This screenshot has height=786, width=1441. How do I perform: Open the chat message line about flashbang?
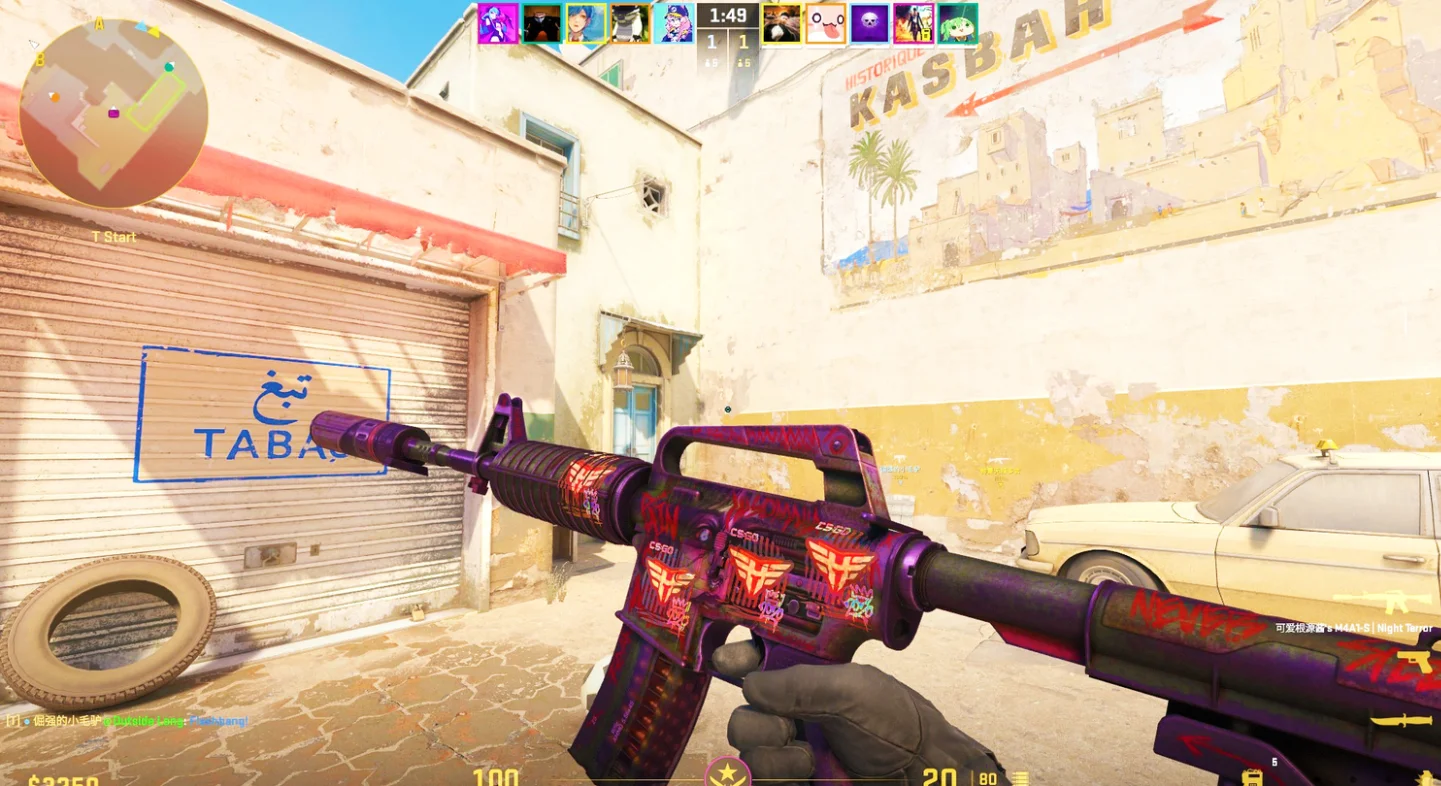(x=127, y=720)
